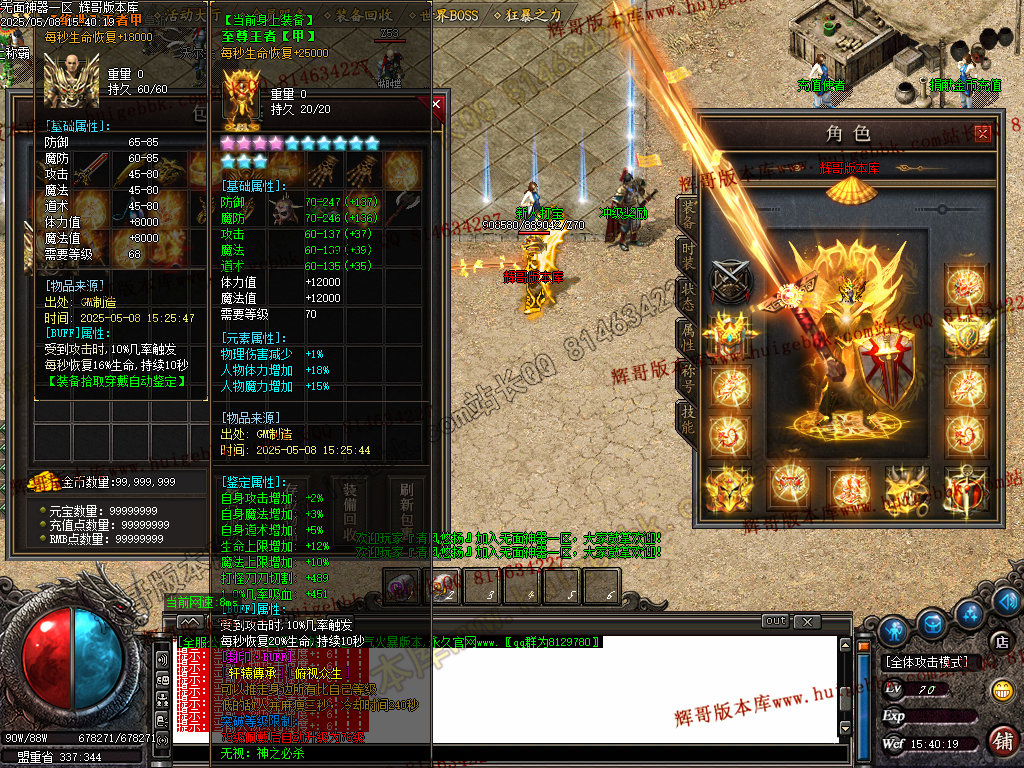Open the 店 shop button

[999, 640]
